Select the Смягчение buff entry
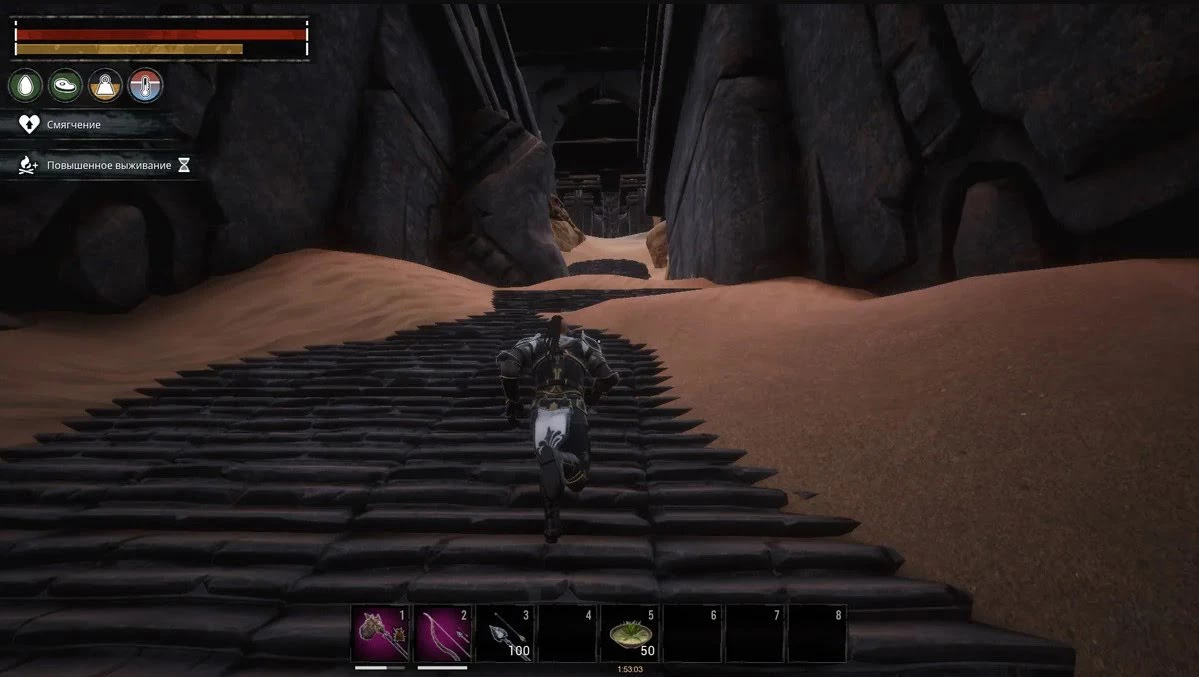Viewport: 1199px width, 677px height. (73, 125)
